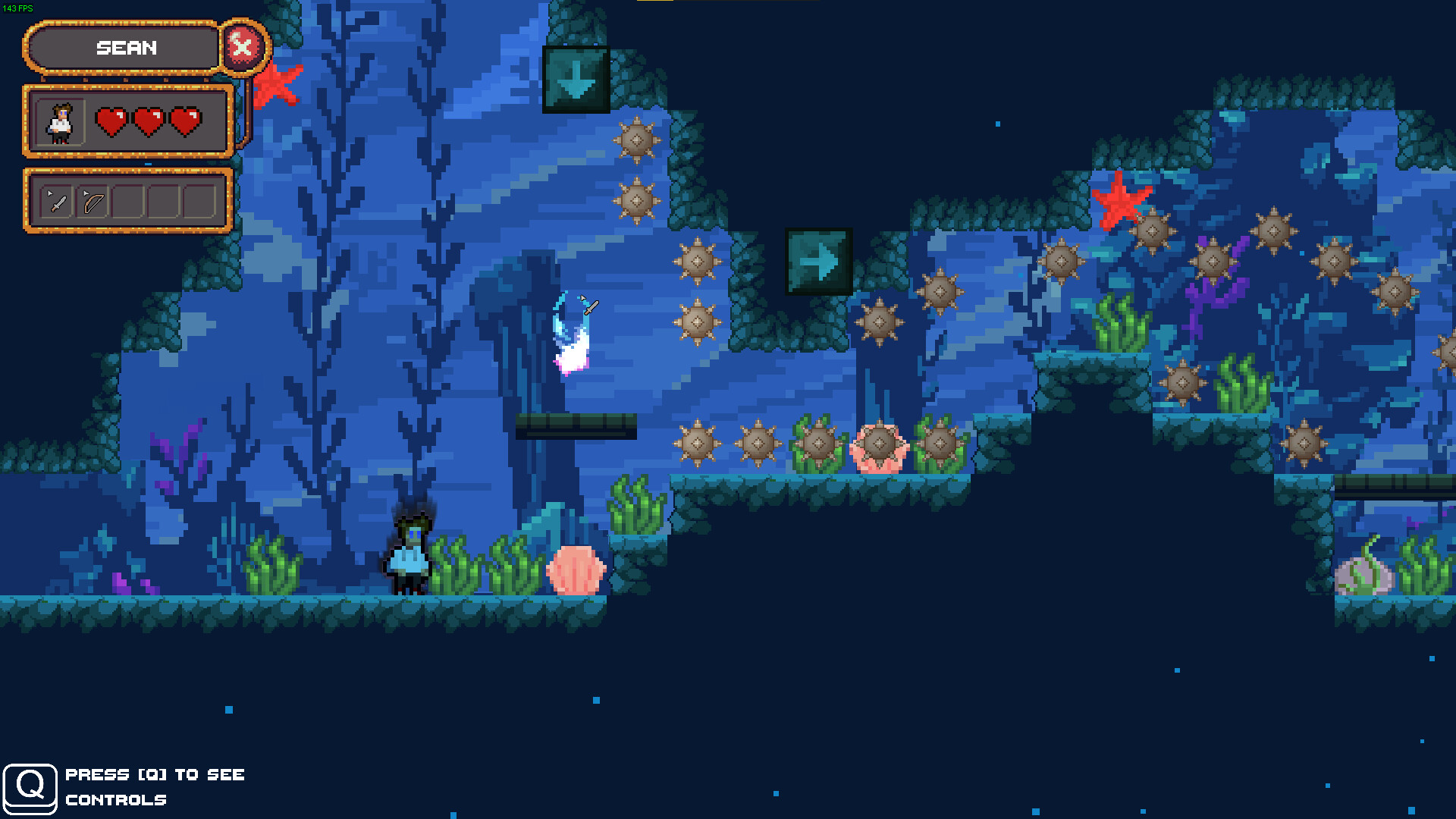Click the red starfish on the right ledge
Viewport: 1456px width, 819px height.
(1122, 201)
